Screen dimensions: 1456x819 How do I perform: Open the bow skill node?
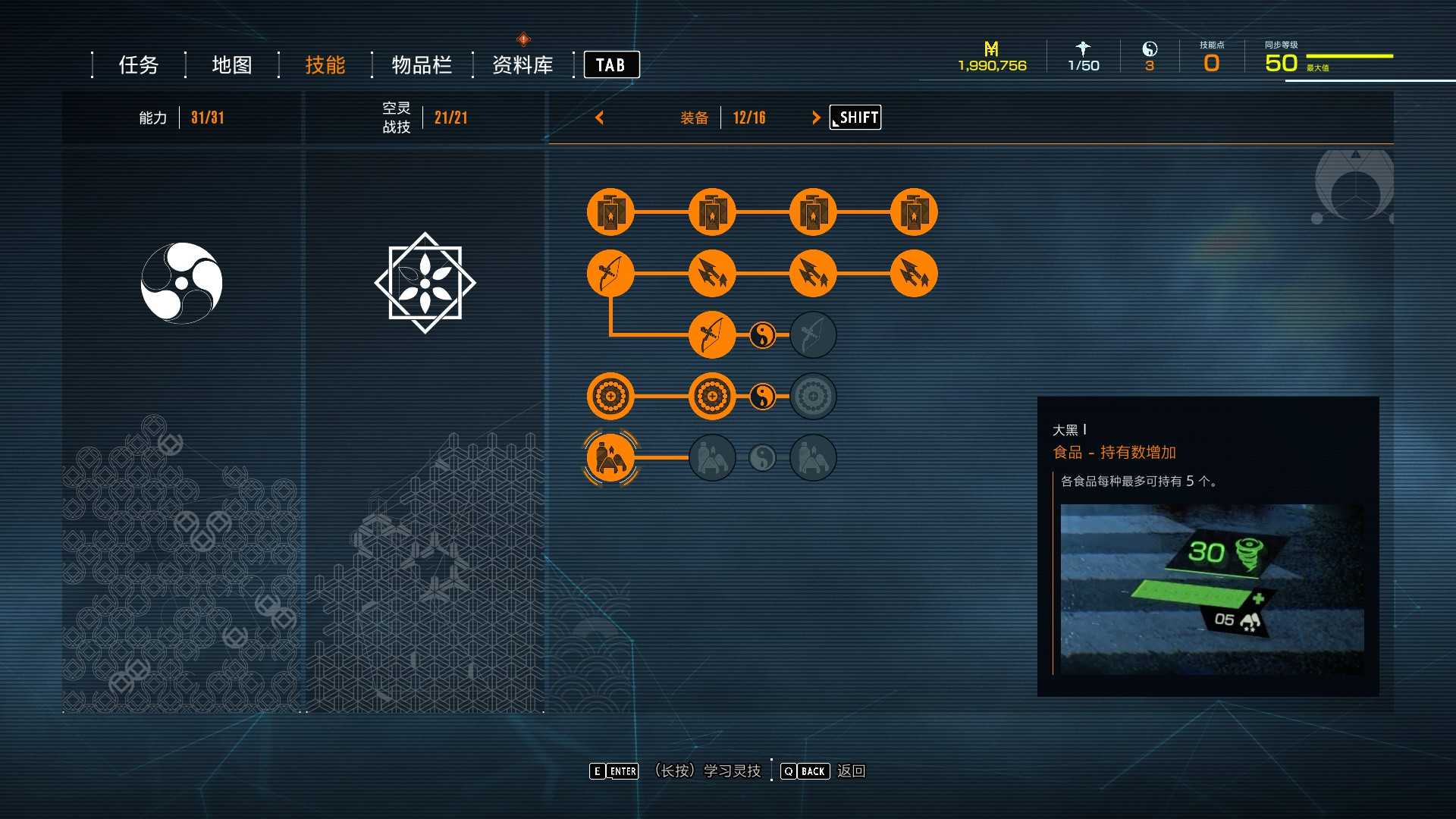coord(610,273)
